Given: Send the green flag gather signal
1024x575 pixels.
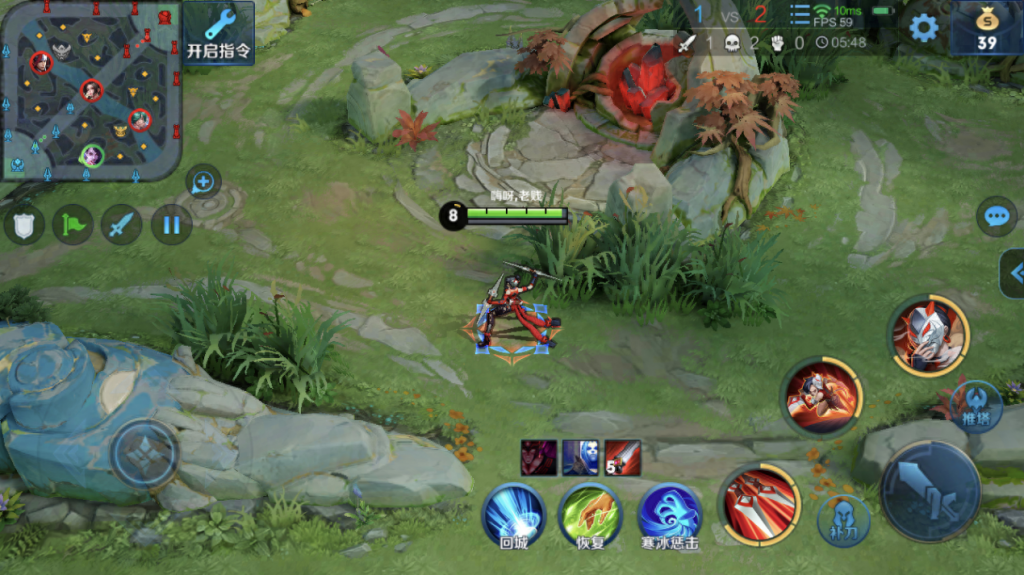Looking at the screenshot, I should (73, 224).
